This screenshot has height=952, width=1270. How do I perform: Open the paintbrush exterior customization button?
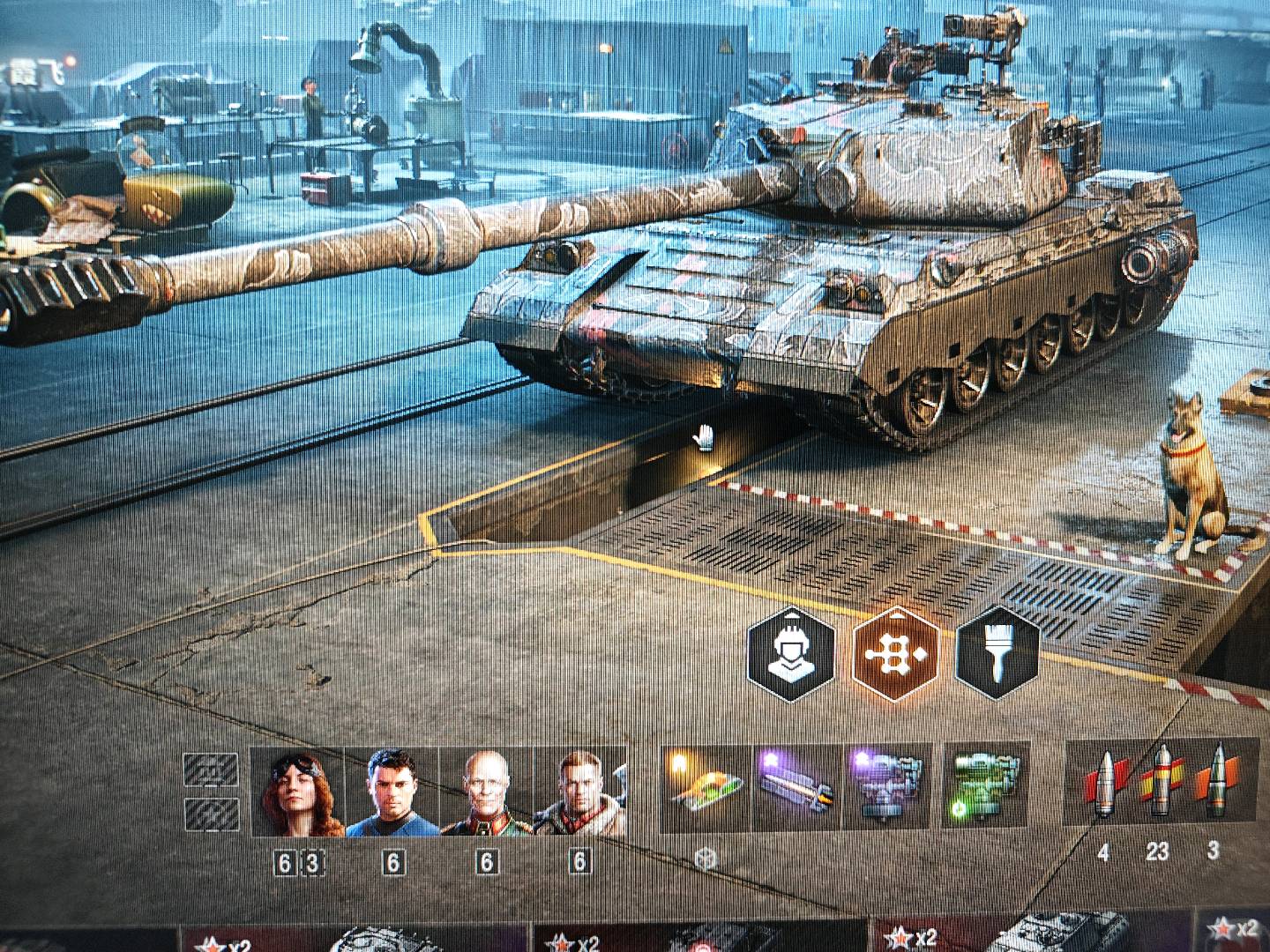point(997,653)
